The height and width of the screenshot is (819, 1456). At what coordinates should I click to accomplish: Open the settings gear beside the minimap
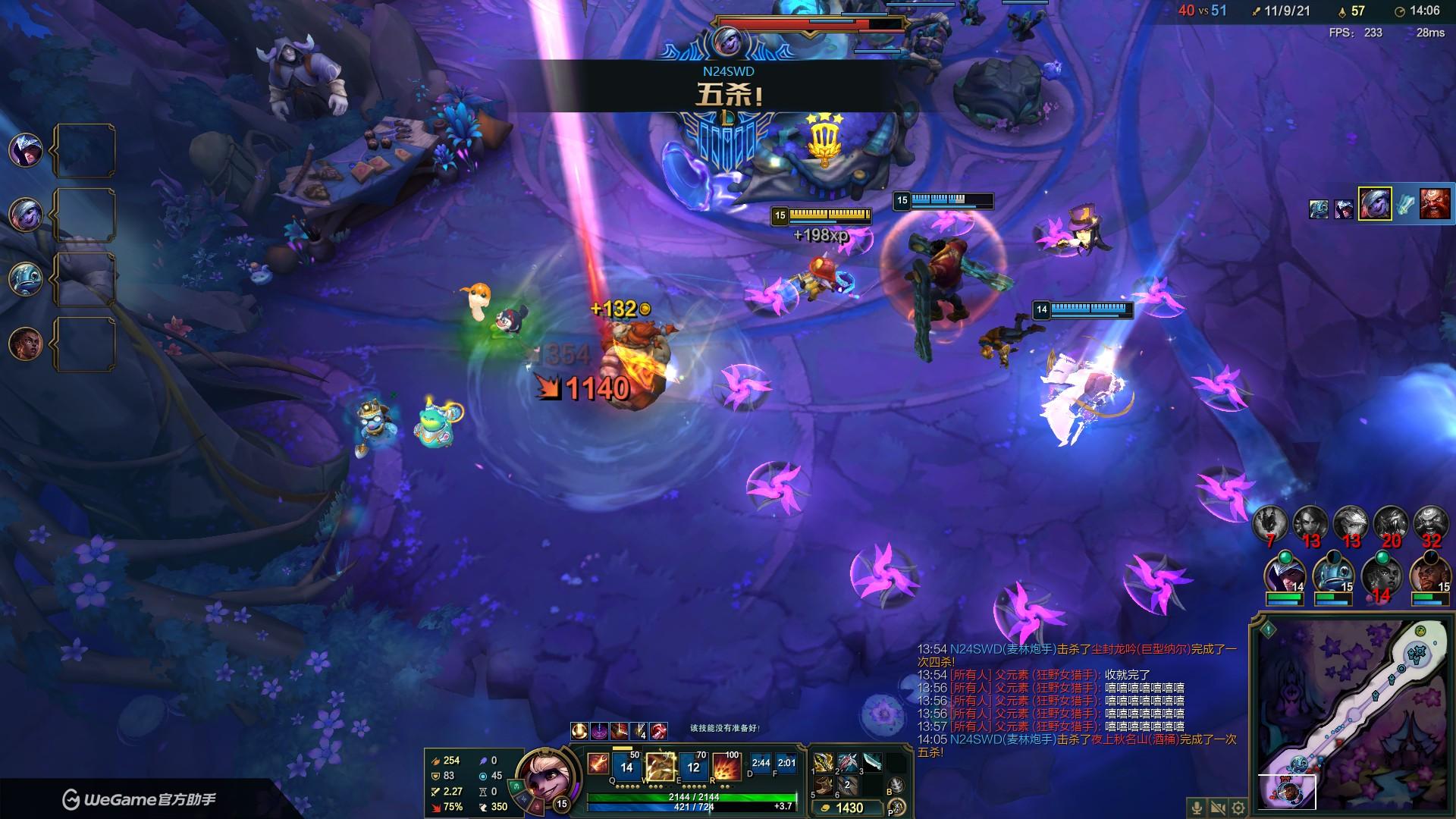(x=1238, y=808)
